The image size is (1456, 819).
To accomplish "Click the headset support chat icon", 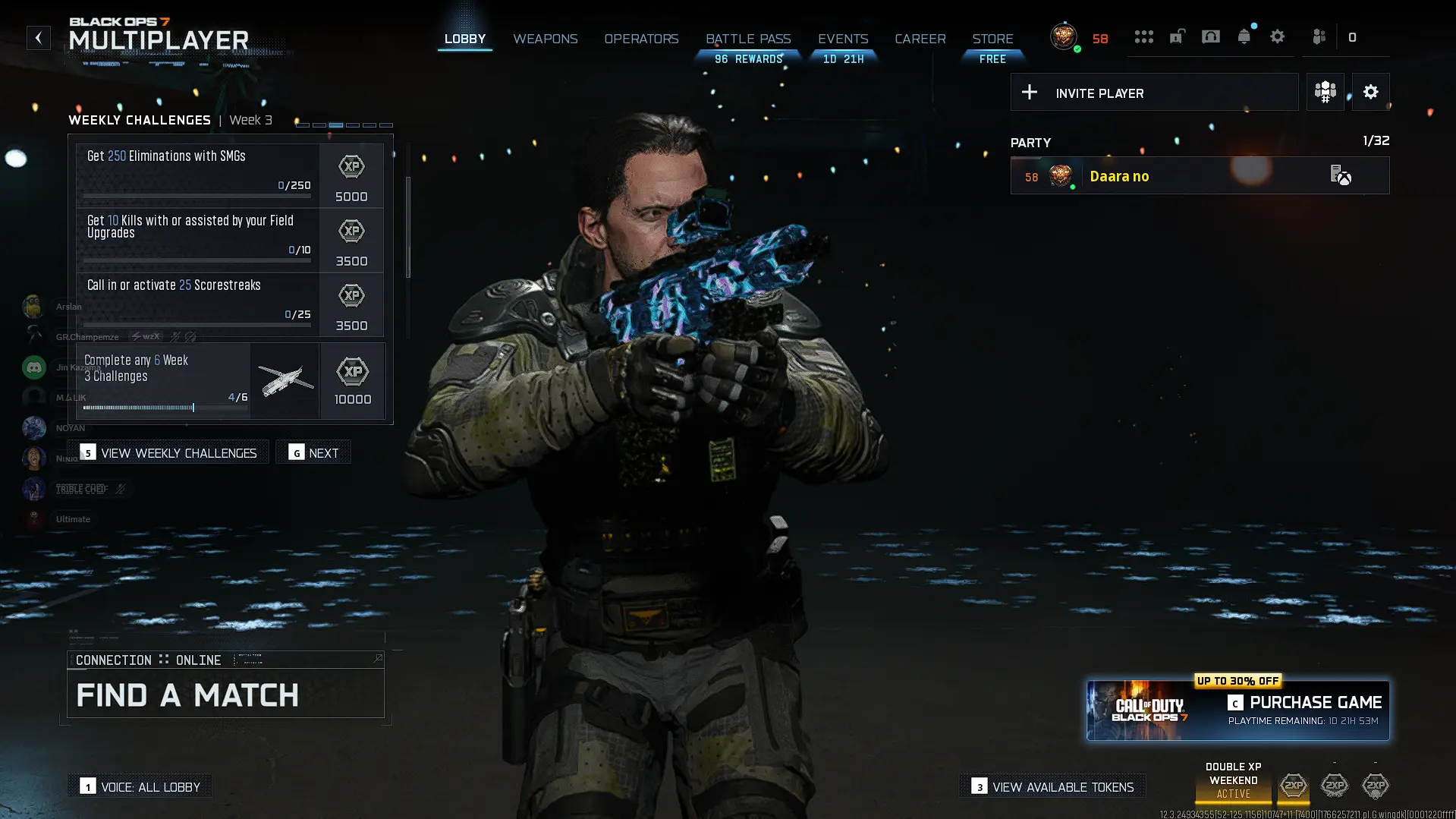I will pyautogui.click(x=1211, y=36).
